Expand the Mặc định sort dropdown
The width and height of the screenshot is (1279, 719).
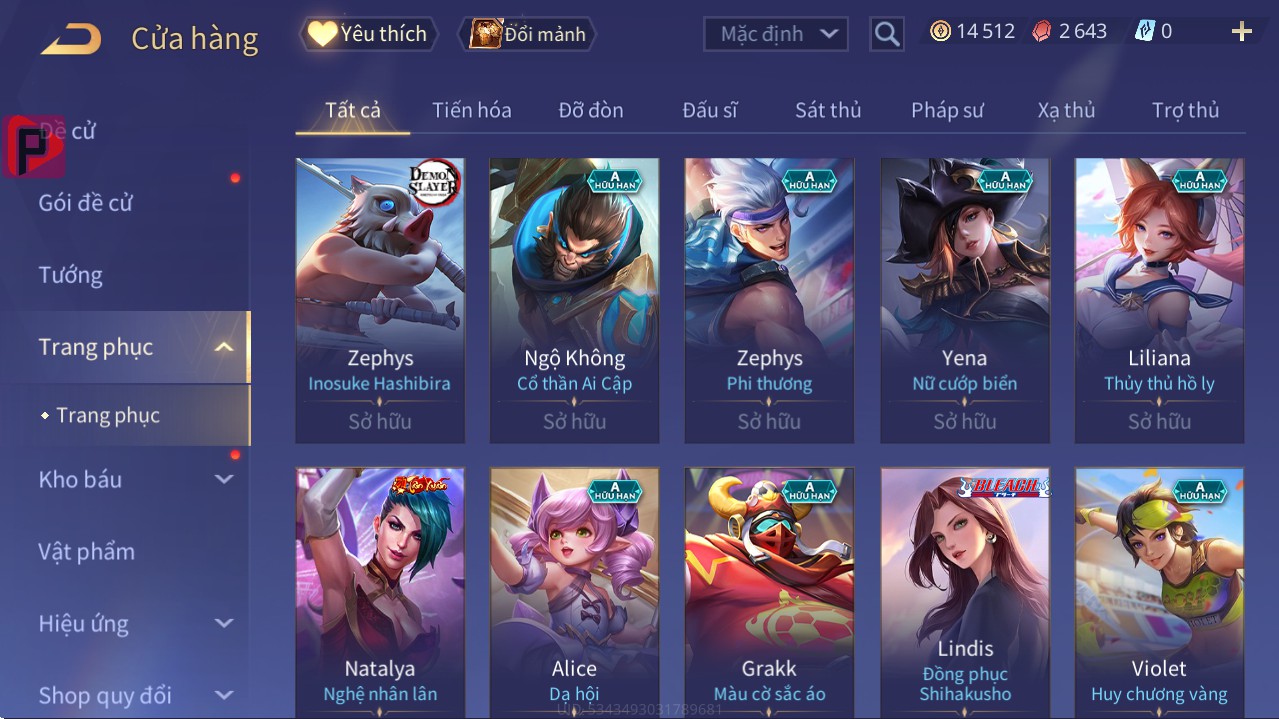[x=775, y=34]
